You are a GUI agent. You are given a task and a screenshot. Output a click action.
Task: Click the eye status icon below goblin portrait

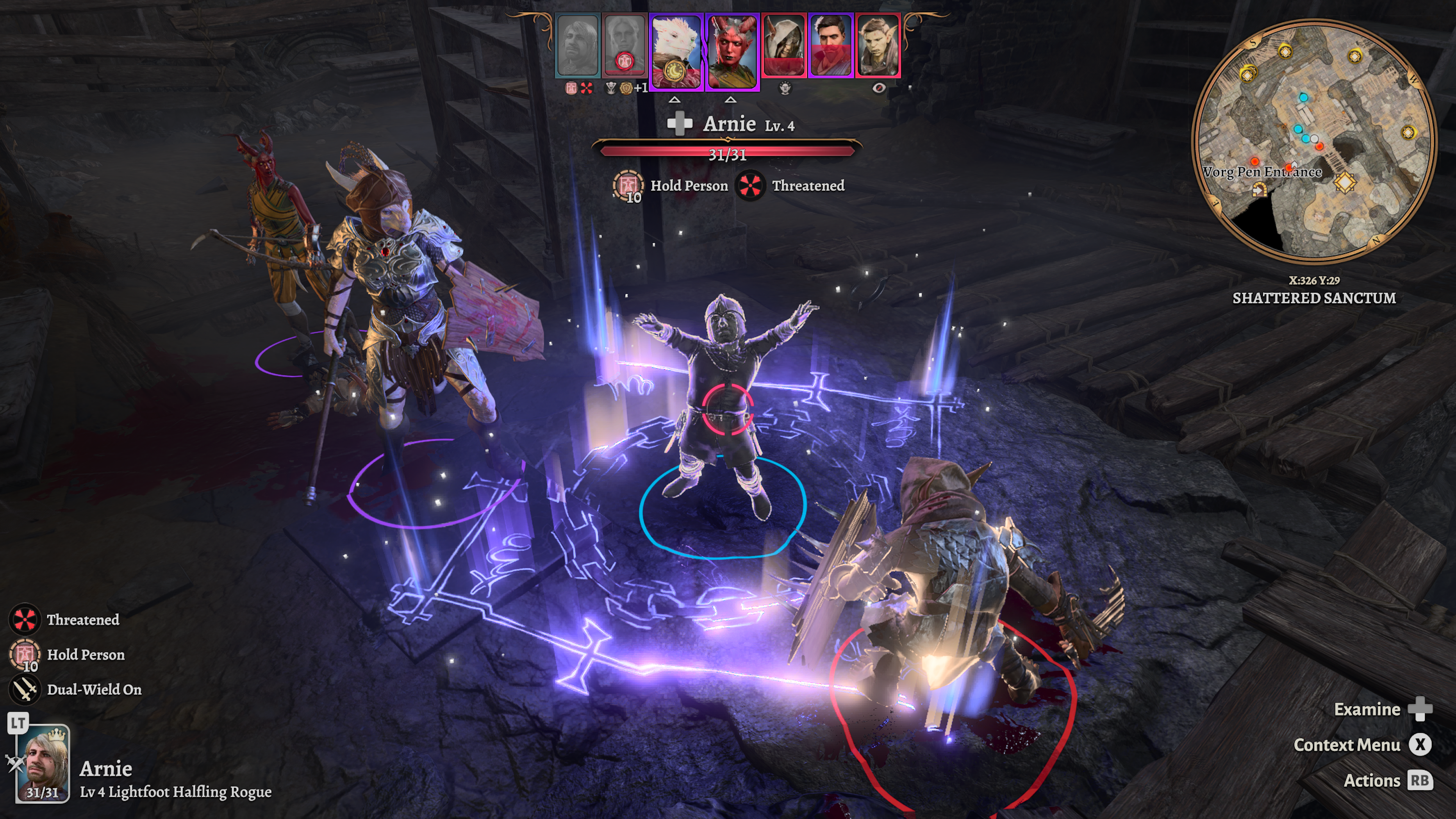tap(879, 88)
